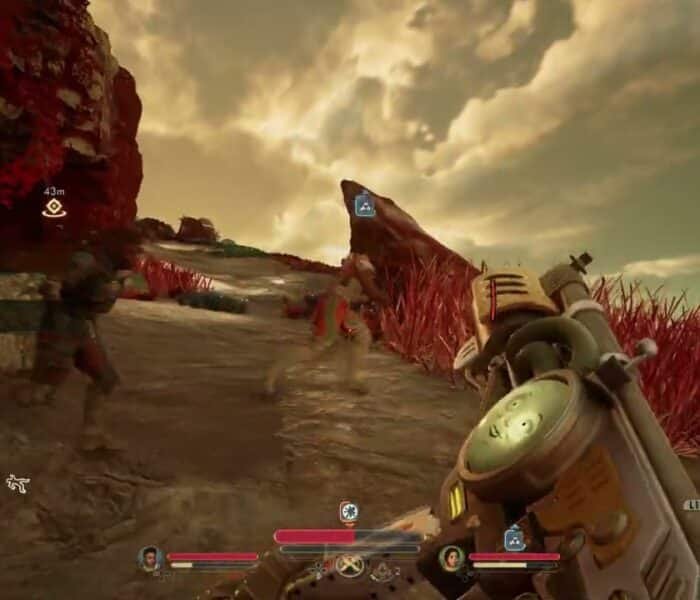Image resolution: width=700 pixels, height=600 pixels.
Task: Click the white creature icon at the left edge
Action: [x=17, y=484]
